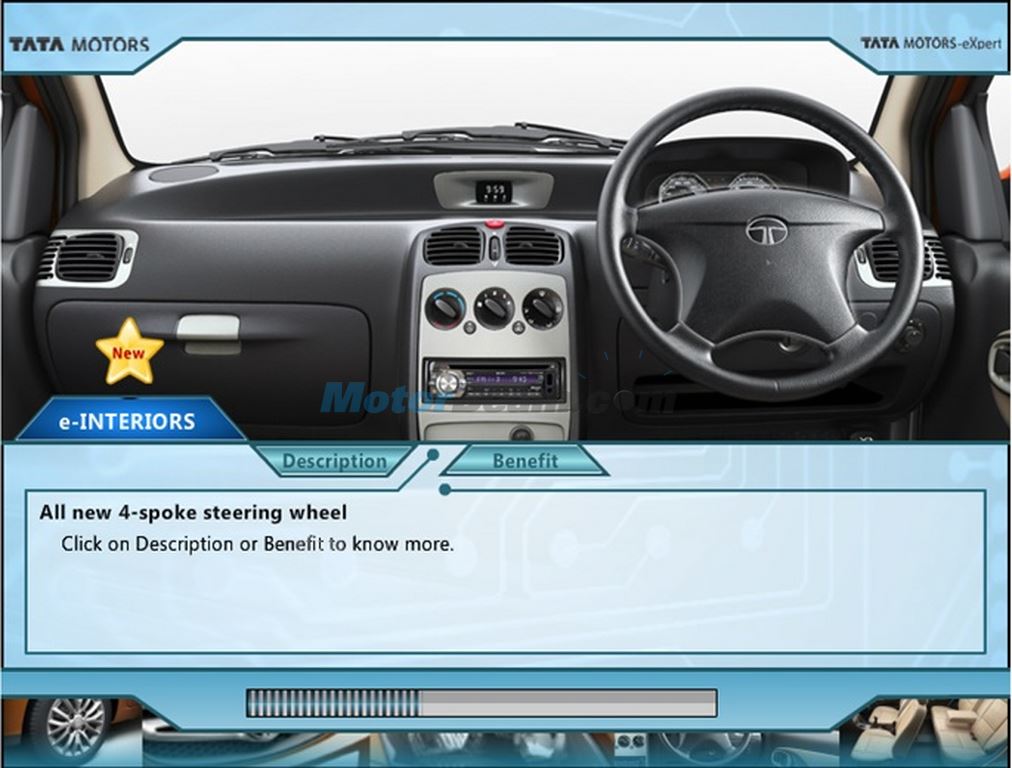1012x768 pixels.
Task: Click the striped progress bar
Action: tap(481, 703)
